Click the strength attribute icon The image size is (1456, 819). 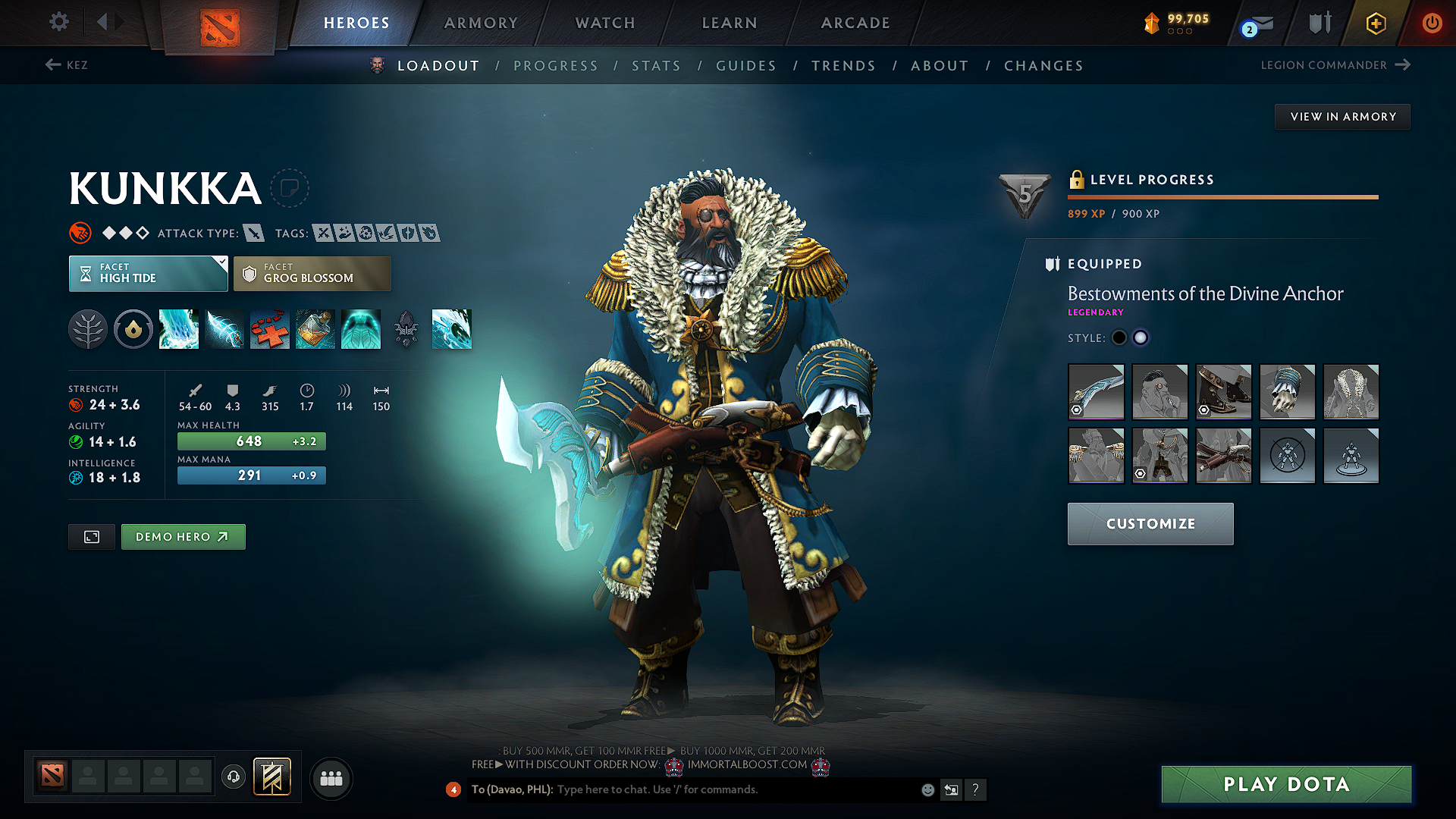click(77, 404)
